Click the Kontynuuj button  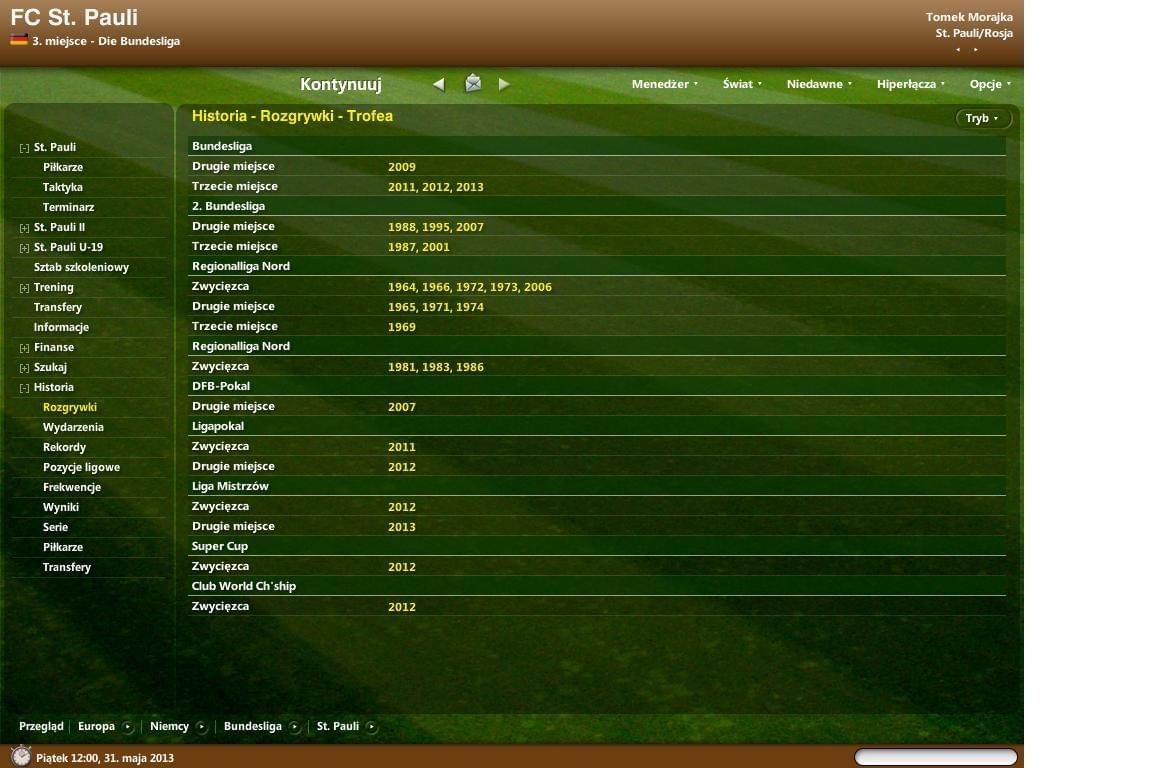pos(340,85)
